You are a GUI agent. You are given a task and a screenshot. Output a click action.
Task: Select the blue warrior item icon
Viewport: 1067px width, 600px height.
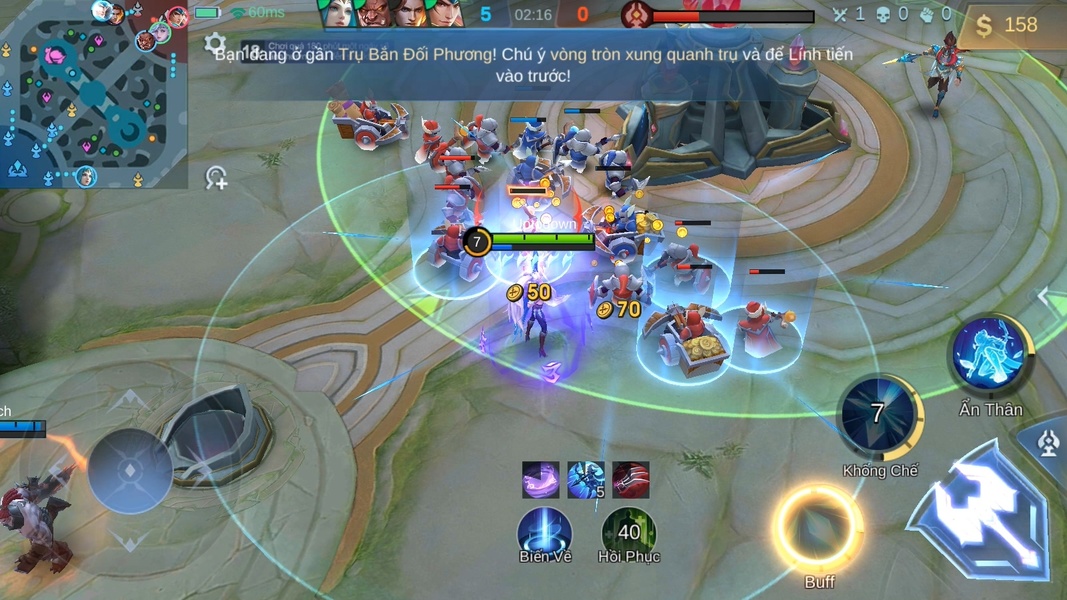pos(586,480)
